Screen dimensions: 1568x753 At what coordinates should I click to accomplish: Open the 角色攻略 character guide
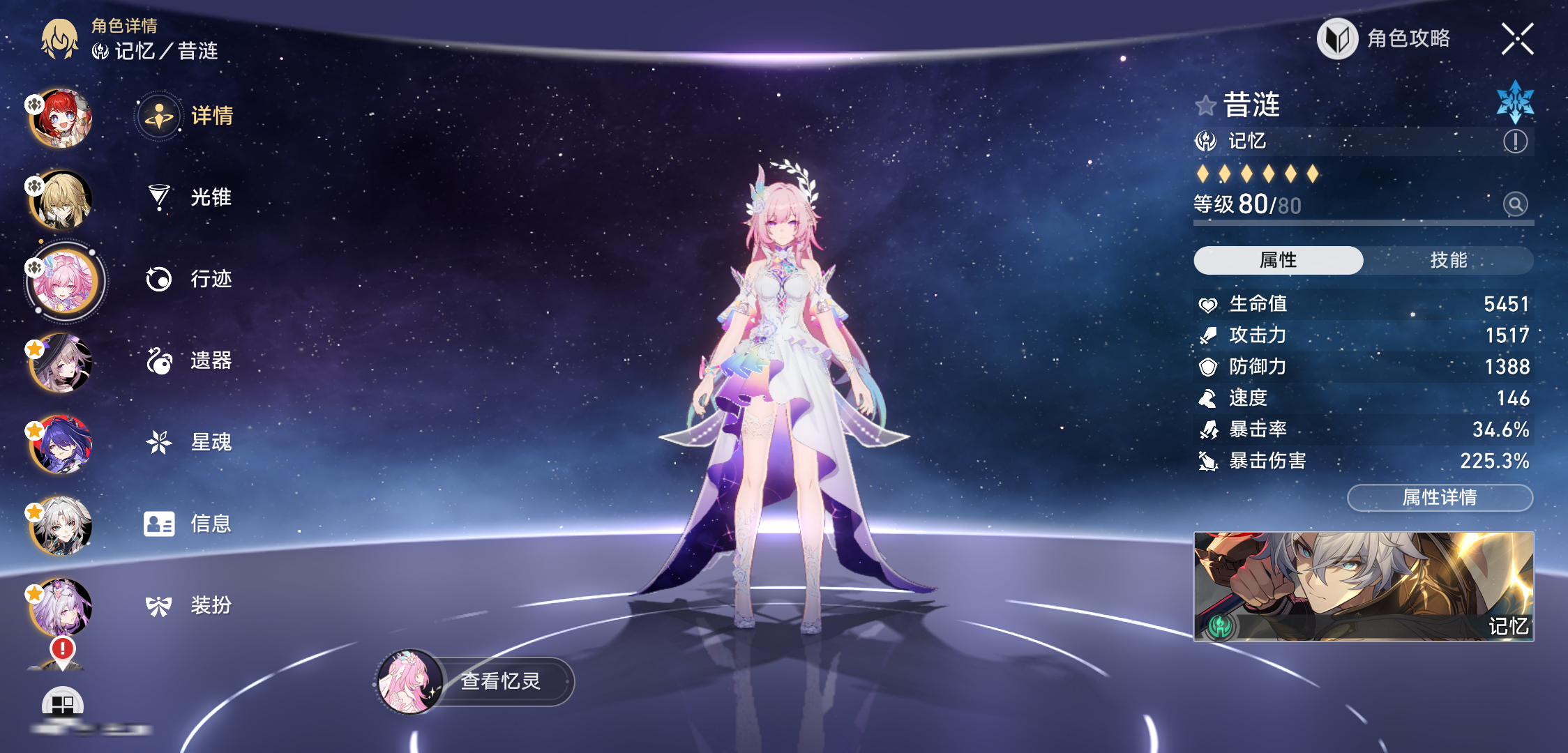click(x=1385, y=39)
